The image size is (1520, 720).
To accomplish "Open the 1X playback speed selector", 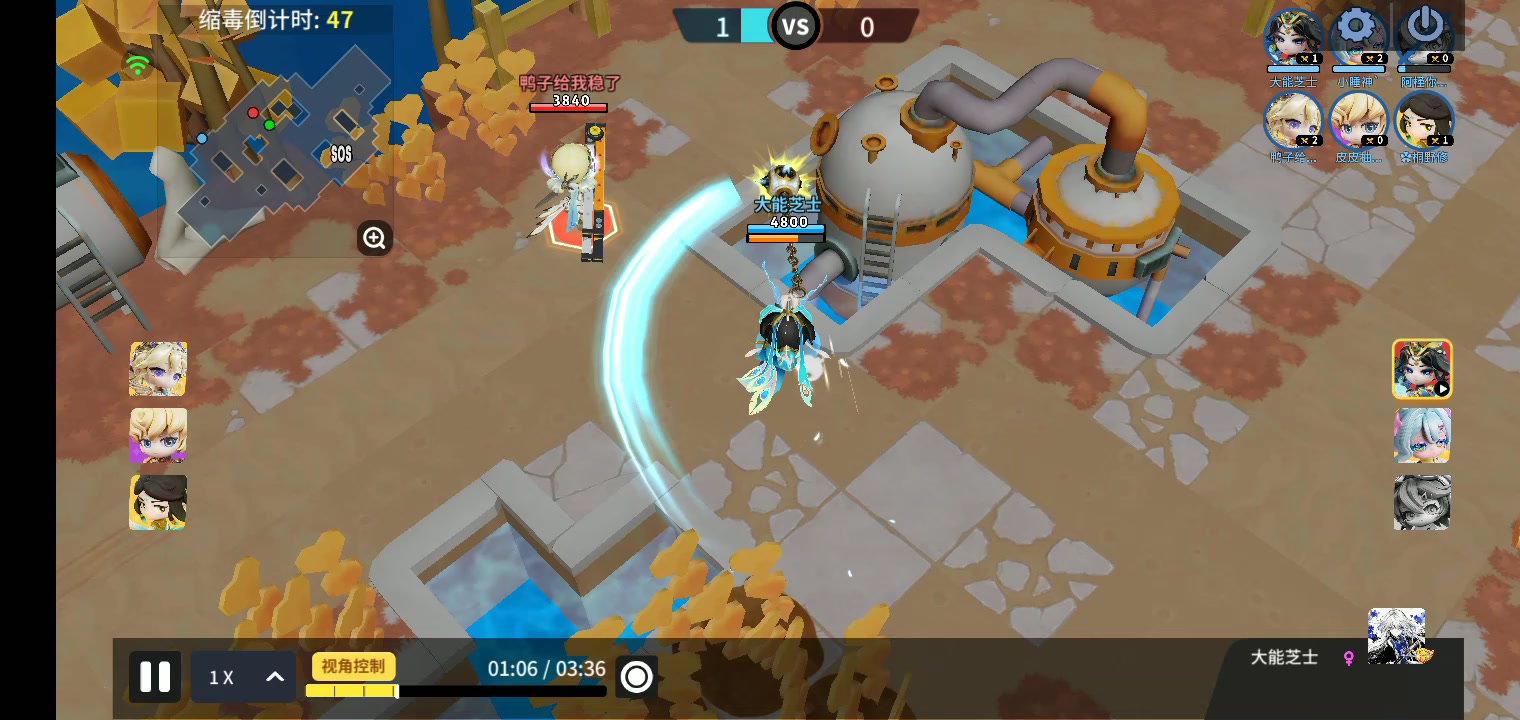I will tap(243, 677).
